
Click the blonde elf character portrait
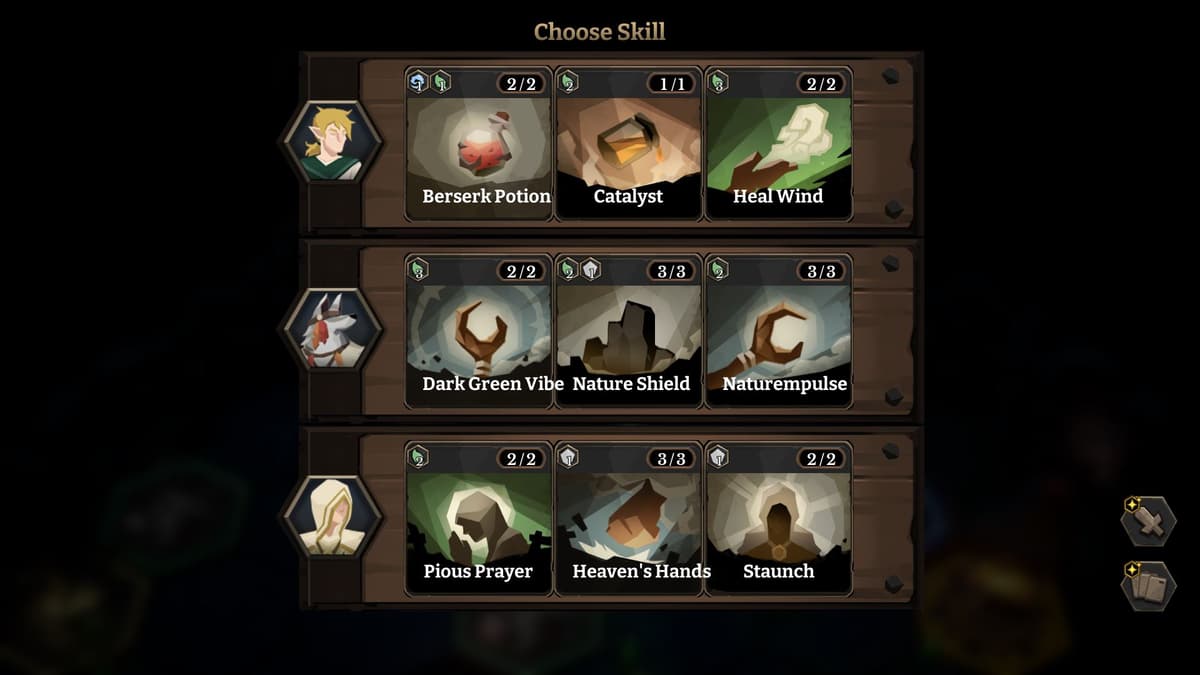tap(333, 141)
